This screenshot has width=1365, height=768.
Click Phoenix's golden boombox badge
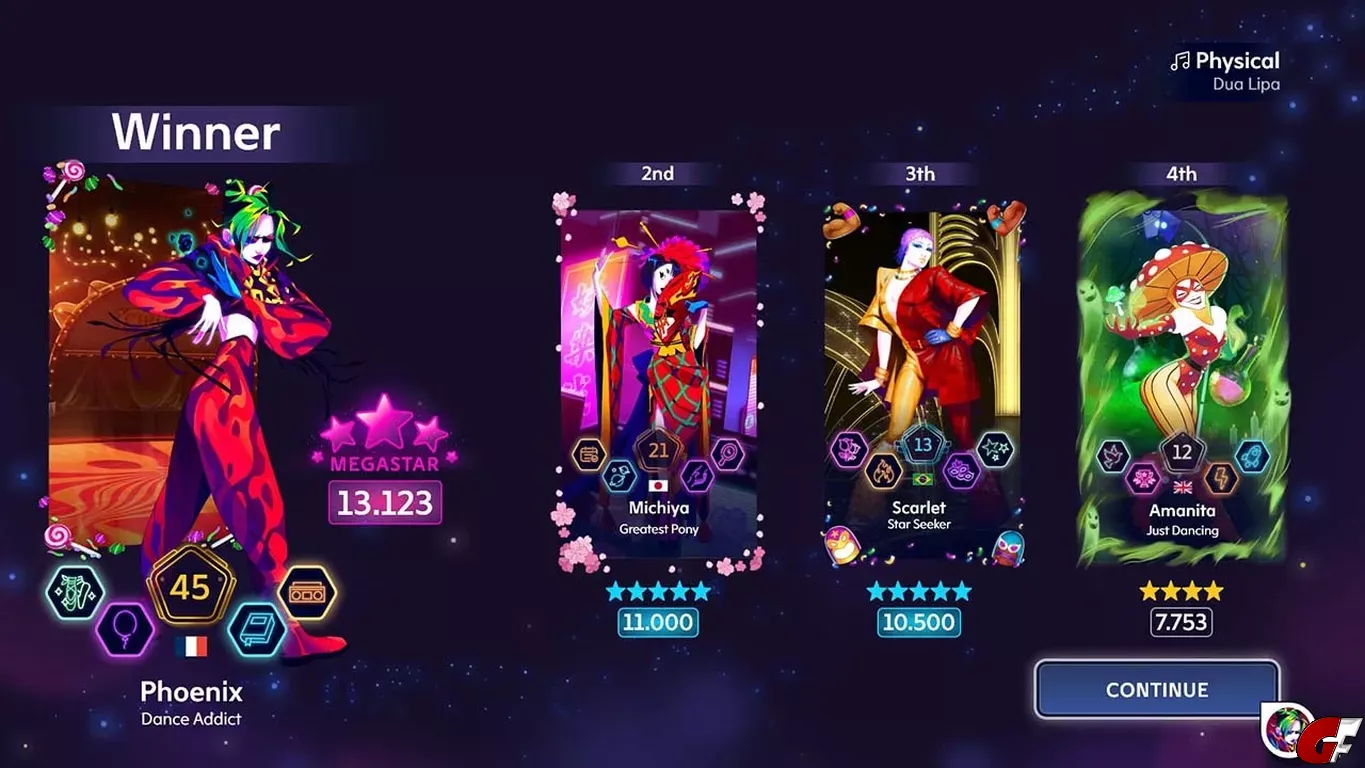[306, 593]
